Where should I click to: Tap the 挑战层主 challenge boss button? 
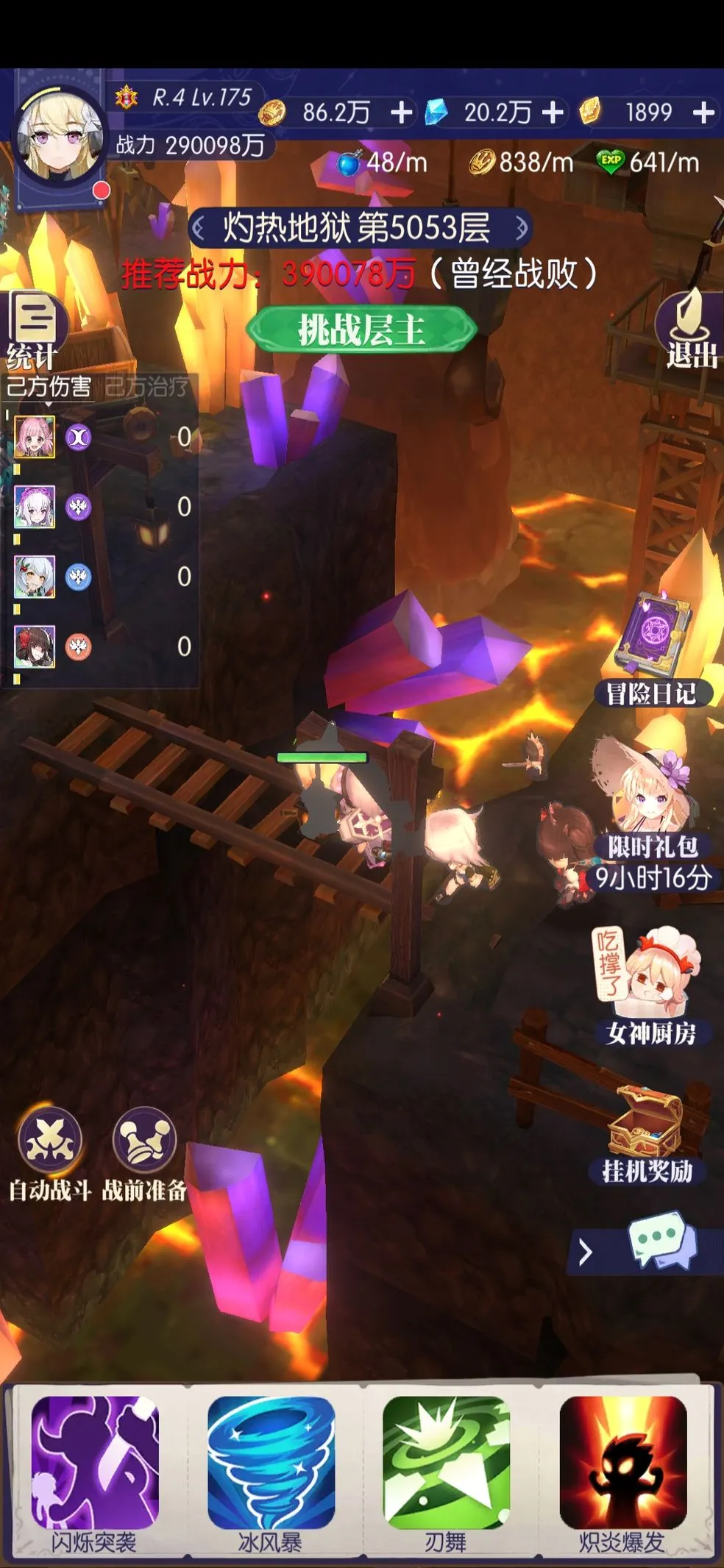pos(361,329)
